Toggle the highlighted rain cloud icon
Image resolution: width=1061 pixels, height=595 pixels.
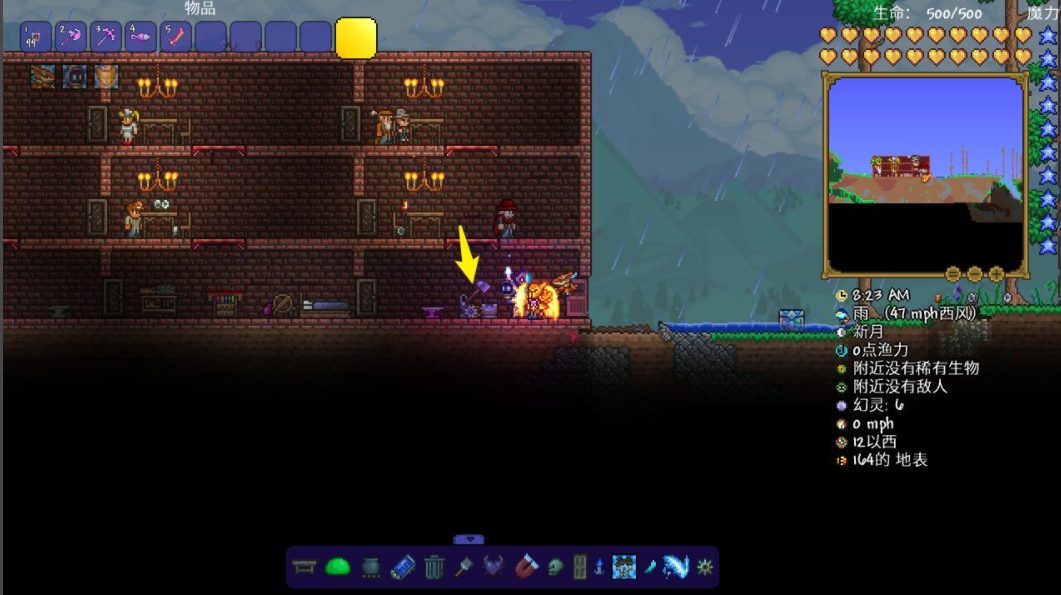(624, 567)
